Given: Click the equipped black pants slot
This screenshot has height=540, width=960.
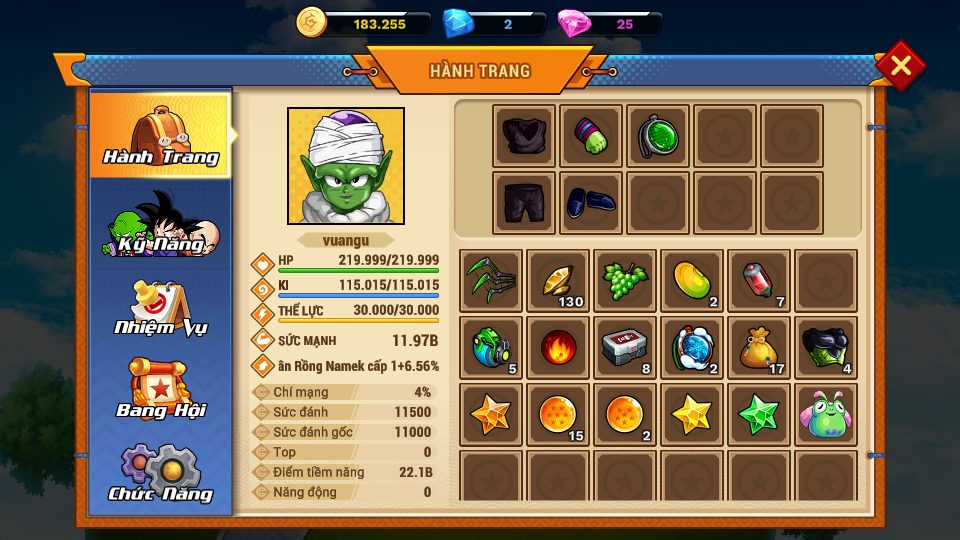Looking at the screenshot, I should [524, 203].
